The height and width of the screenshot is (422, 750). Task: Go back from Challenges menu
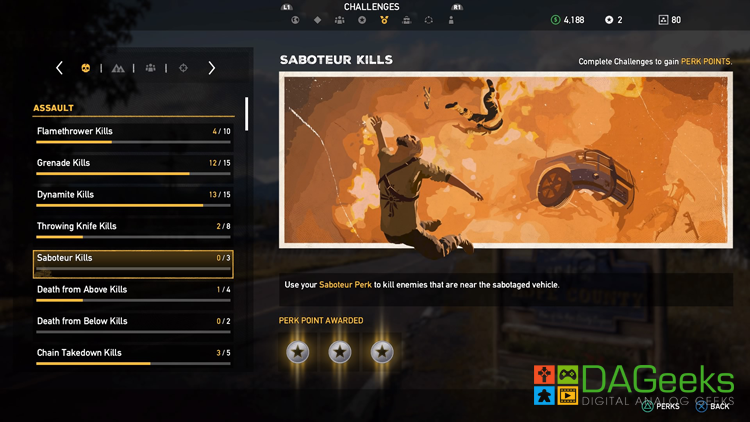[x=713, y=406]
